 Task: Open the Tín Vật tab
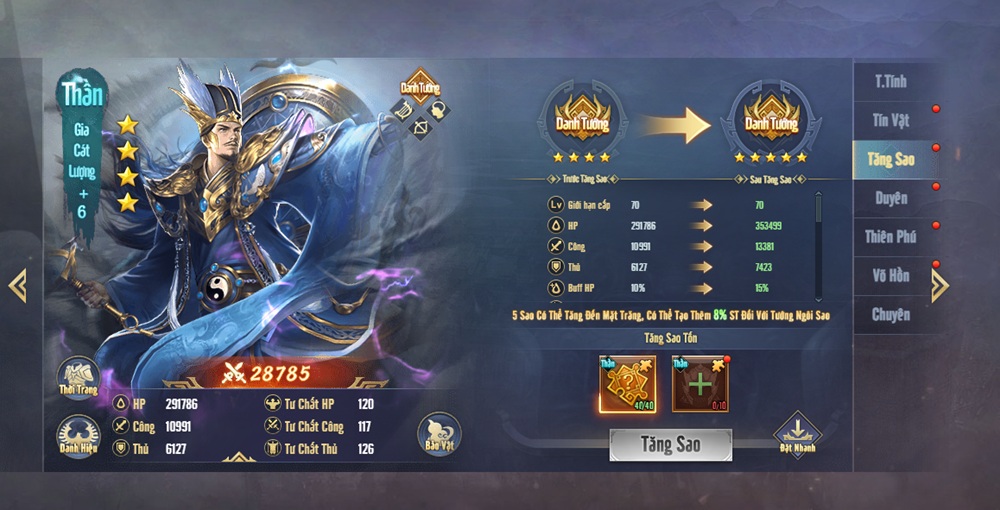[x=890, y=120]
